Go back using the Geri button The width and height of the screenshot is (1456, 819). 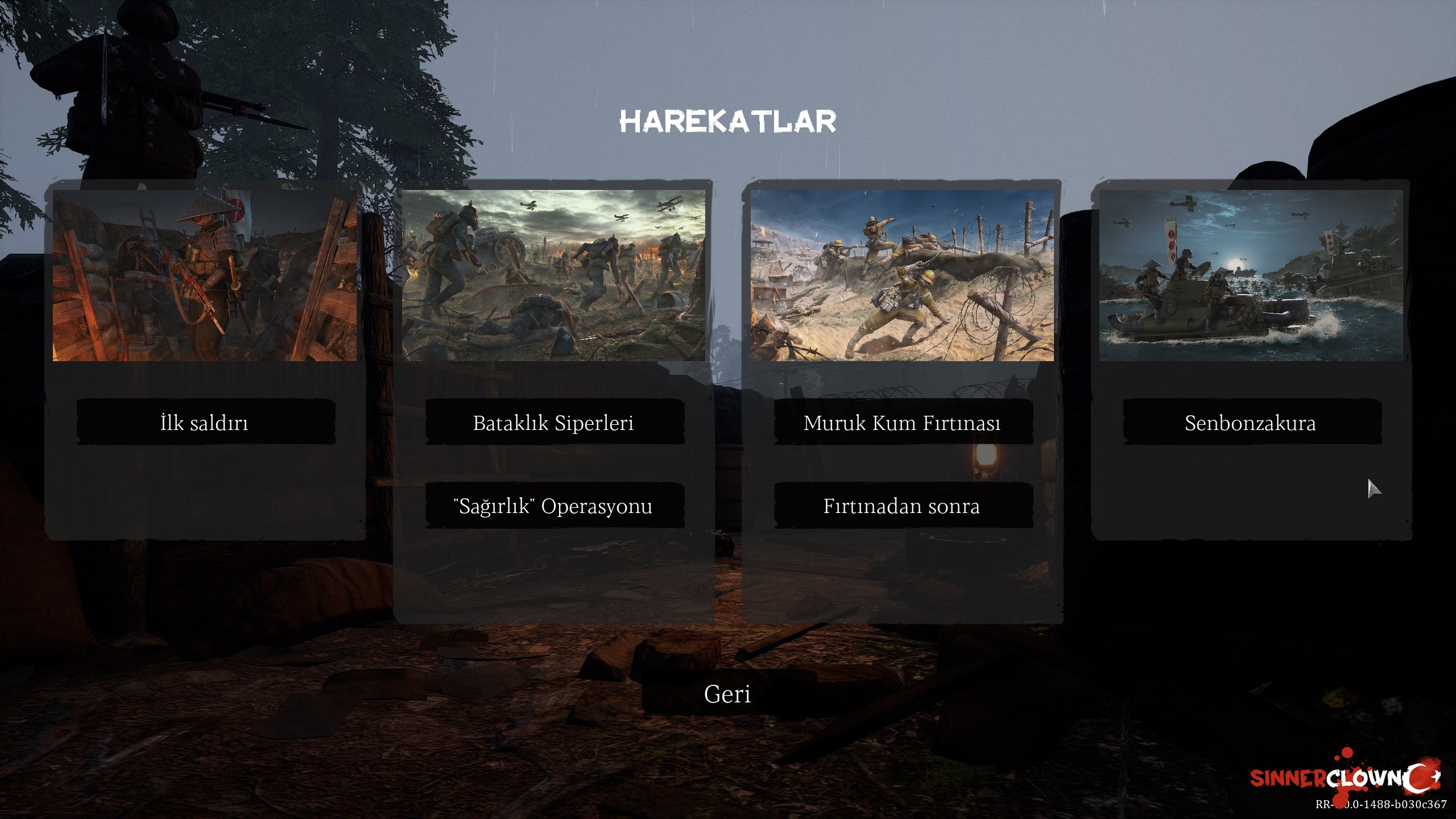point(728,694)
